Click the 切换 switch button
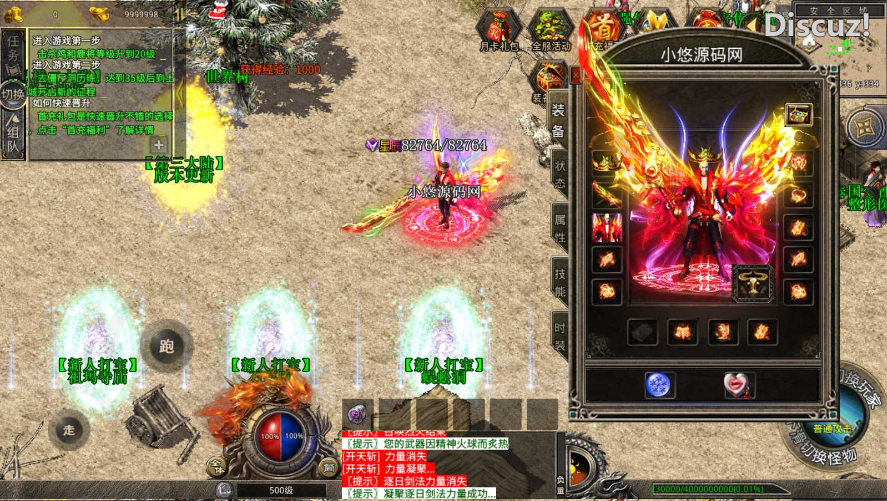Screen dimensions: 887x501 click(13, 96)
